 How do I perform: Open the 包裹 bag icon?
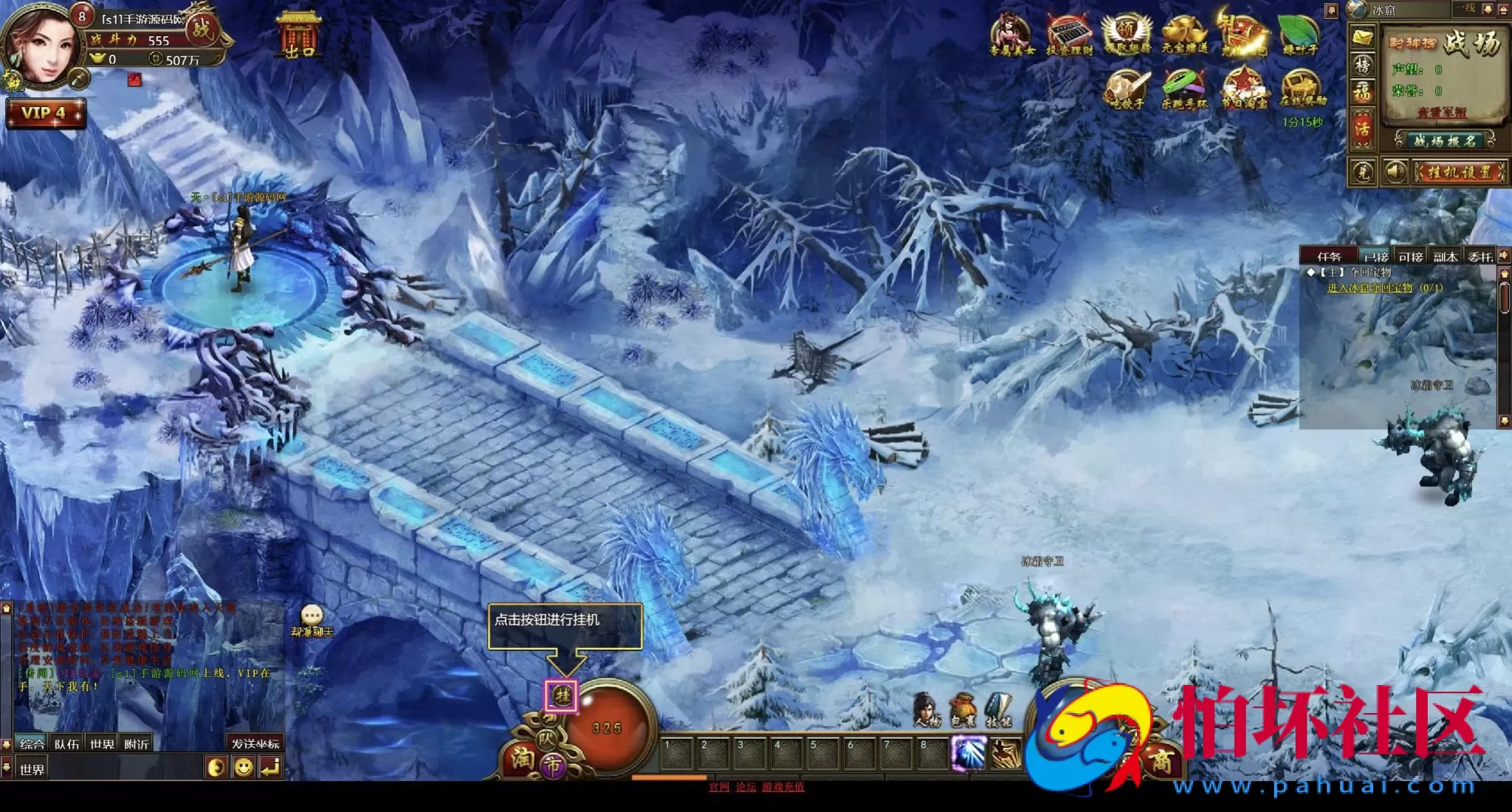pyautogui.click(x=962, y=710)
